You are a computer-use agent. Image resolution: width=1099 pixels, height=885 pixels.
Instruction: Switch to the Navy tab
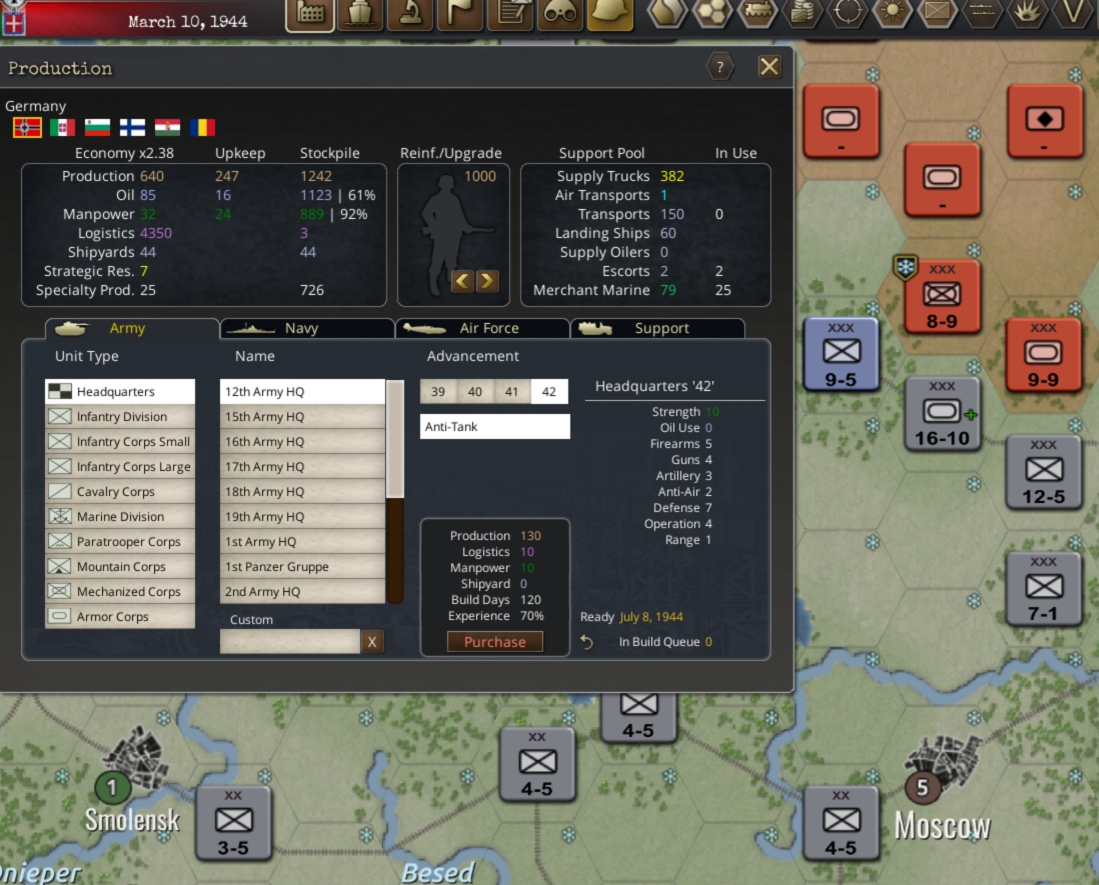(306, 328)
